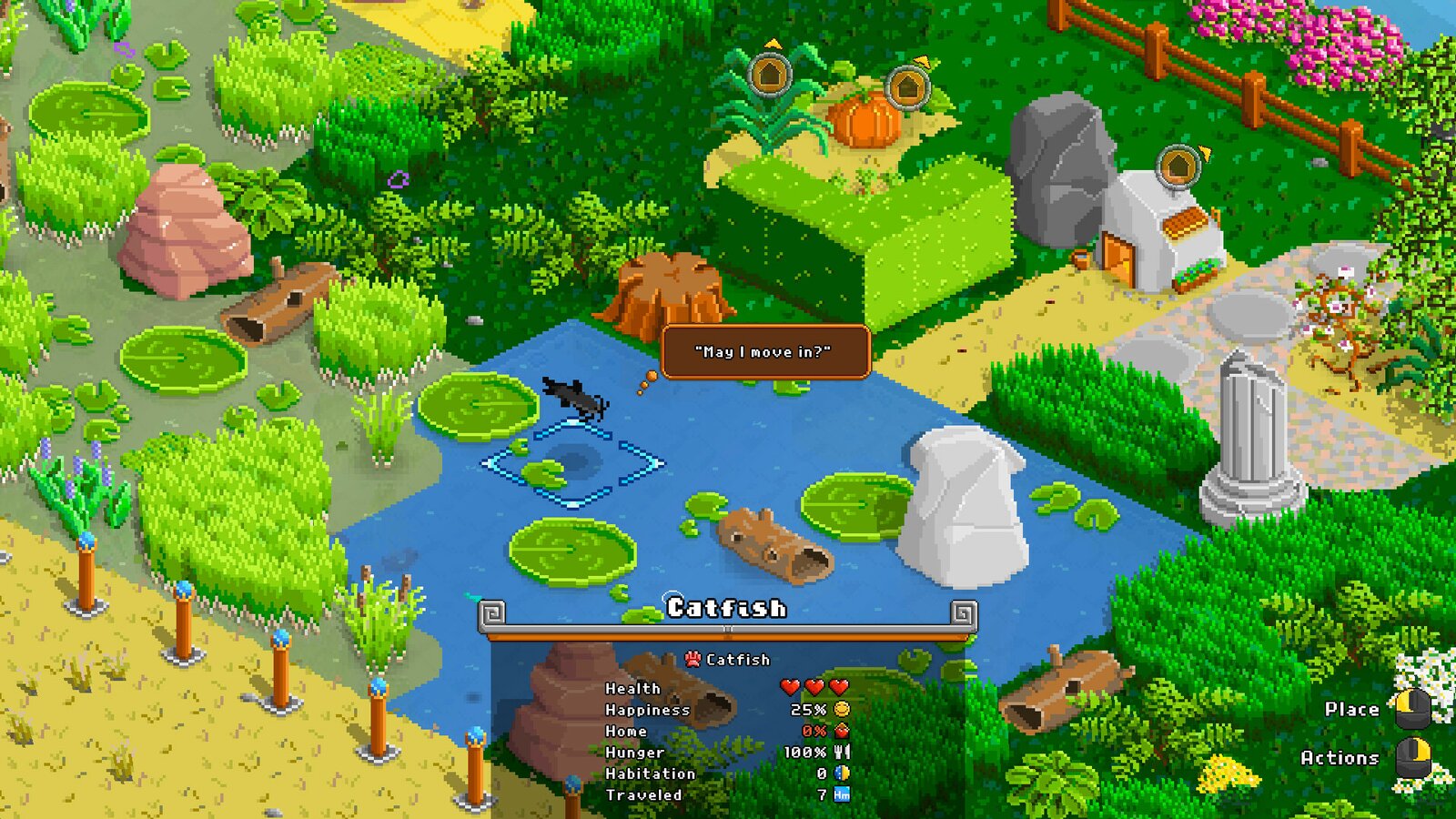
Task: Click the red home icon in the stats panel
Action: point(841,732)
